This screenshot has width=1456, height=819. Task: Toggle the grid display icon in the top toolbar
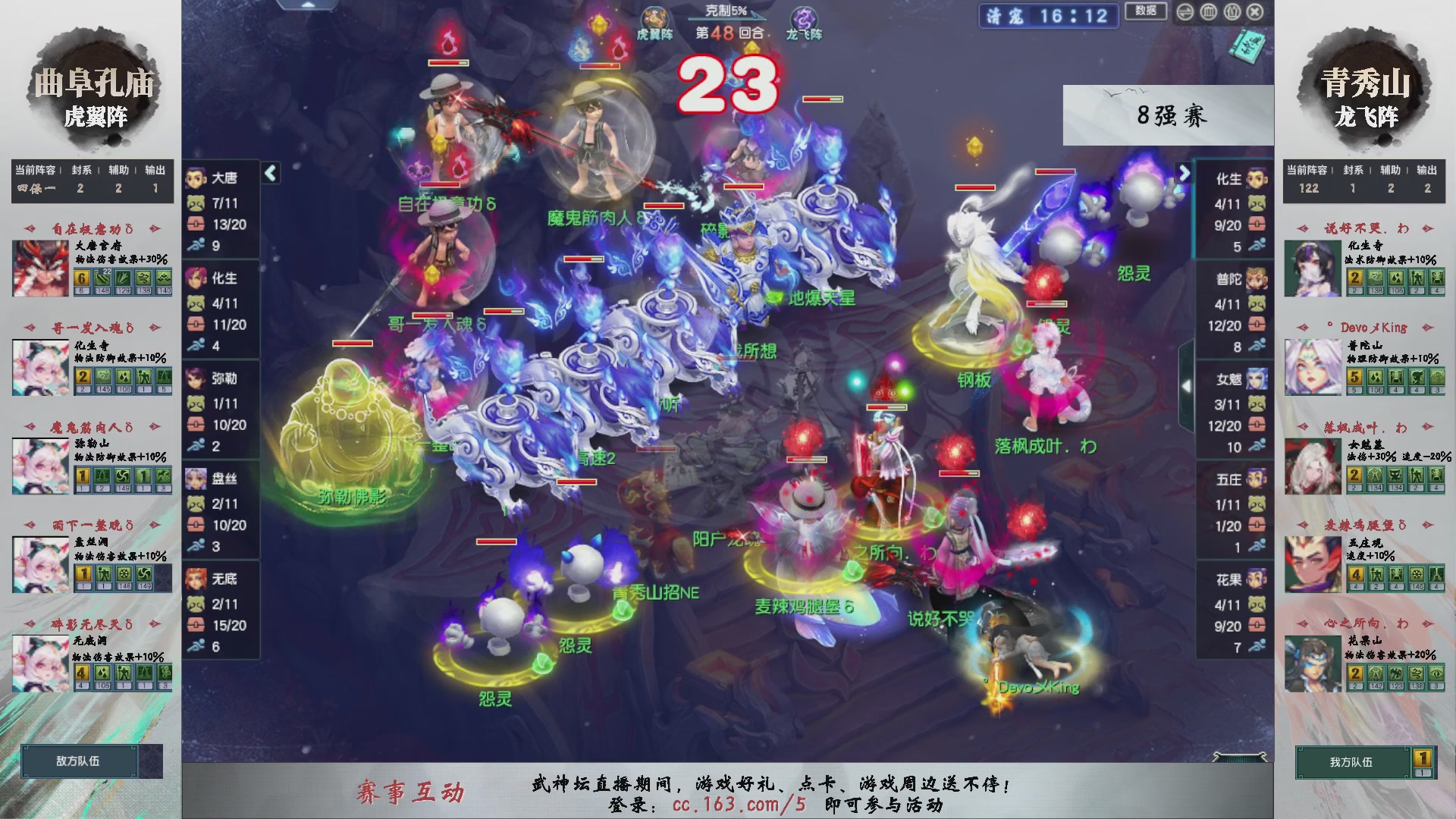[1210, 11]
